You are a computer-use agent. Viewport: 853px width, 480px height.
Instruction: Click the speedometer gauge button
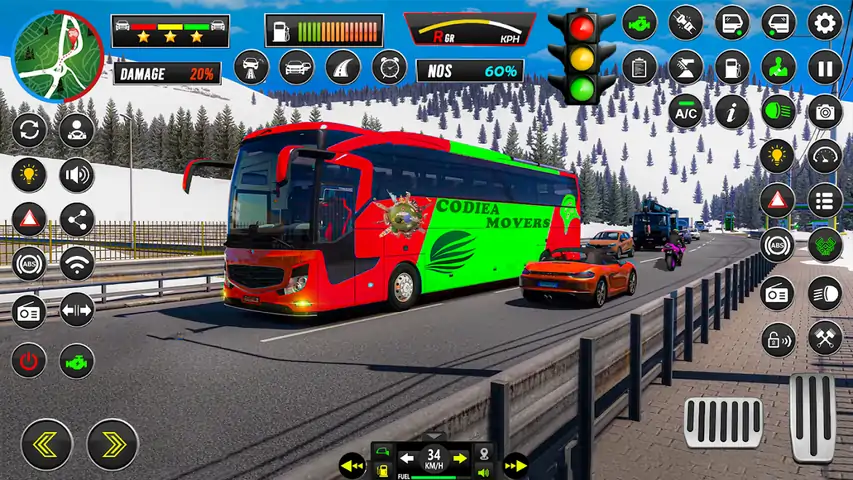coord(825,156)
